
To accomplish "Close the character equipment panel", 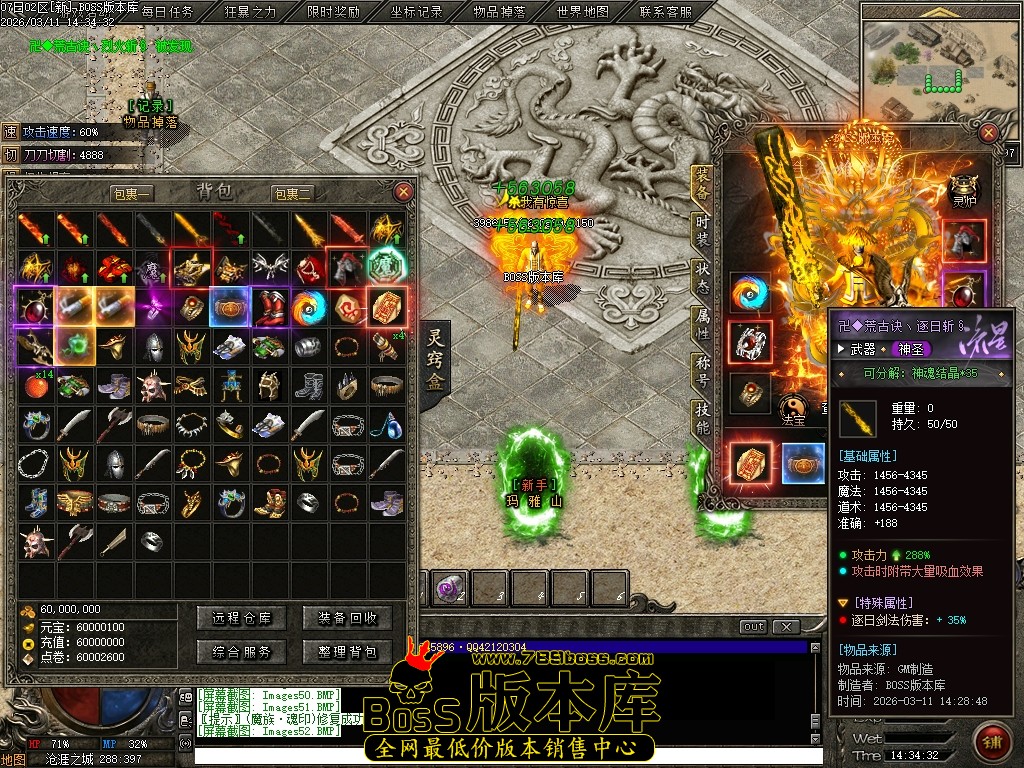I will [988, 132].
